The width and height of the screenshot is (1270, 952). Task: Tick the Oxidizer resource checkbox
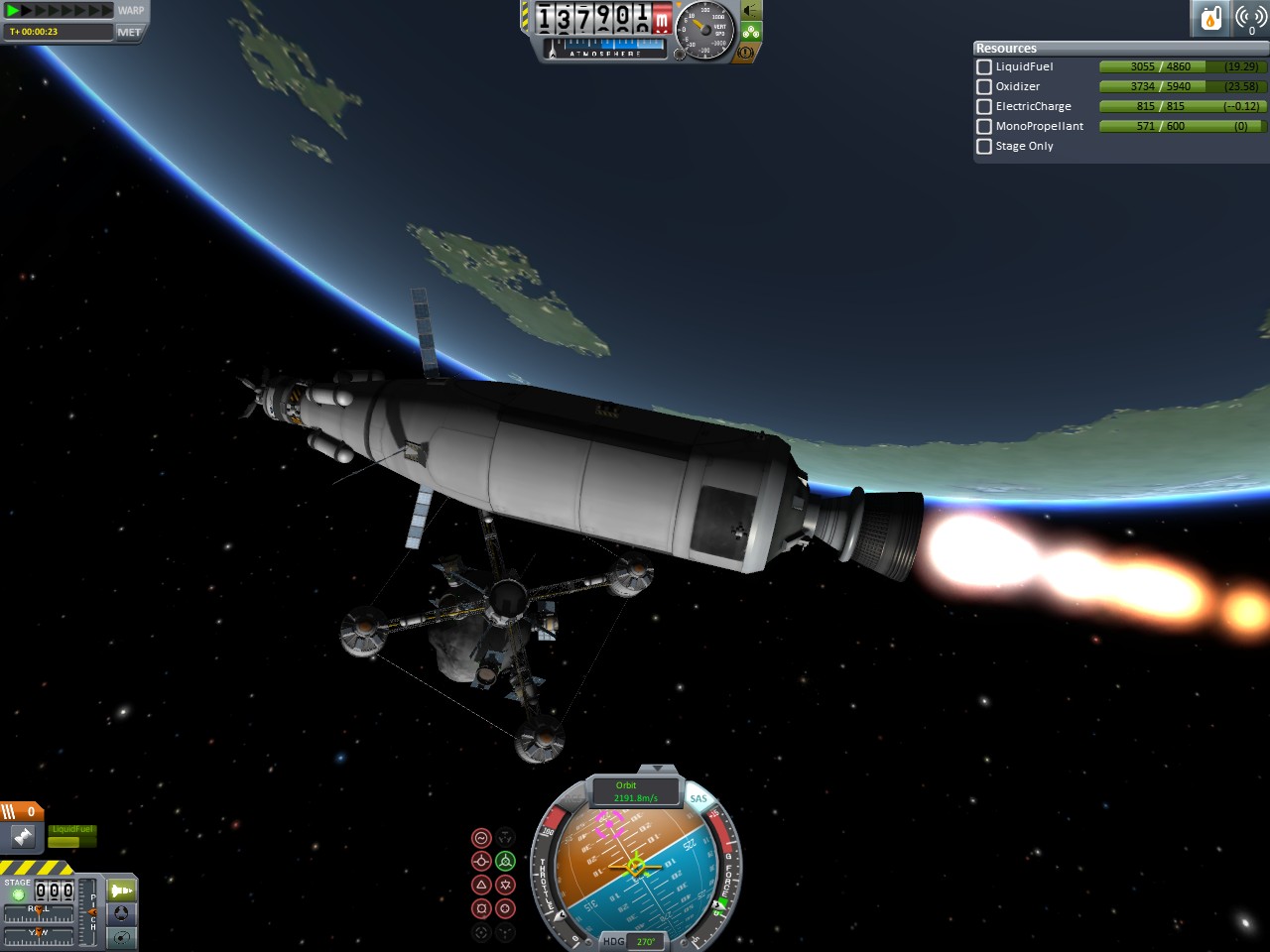tap(984, 86)
